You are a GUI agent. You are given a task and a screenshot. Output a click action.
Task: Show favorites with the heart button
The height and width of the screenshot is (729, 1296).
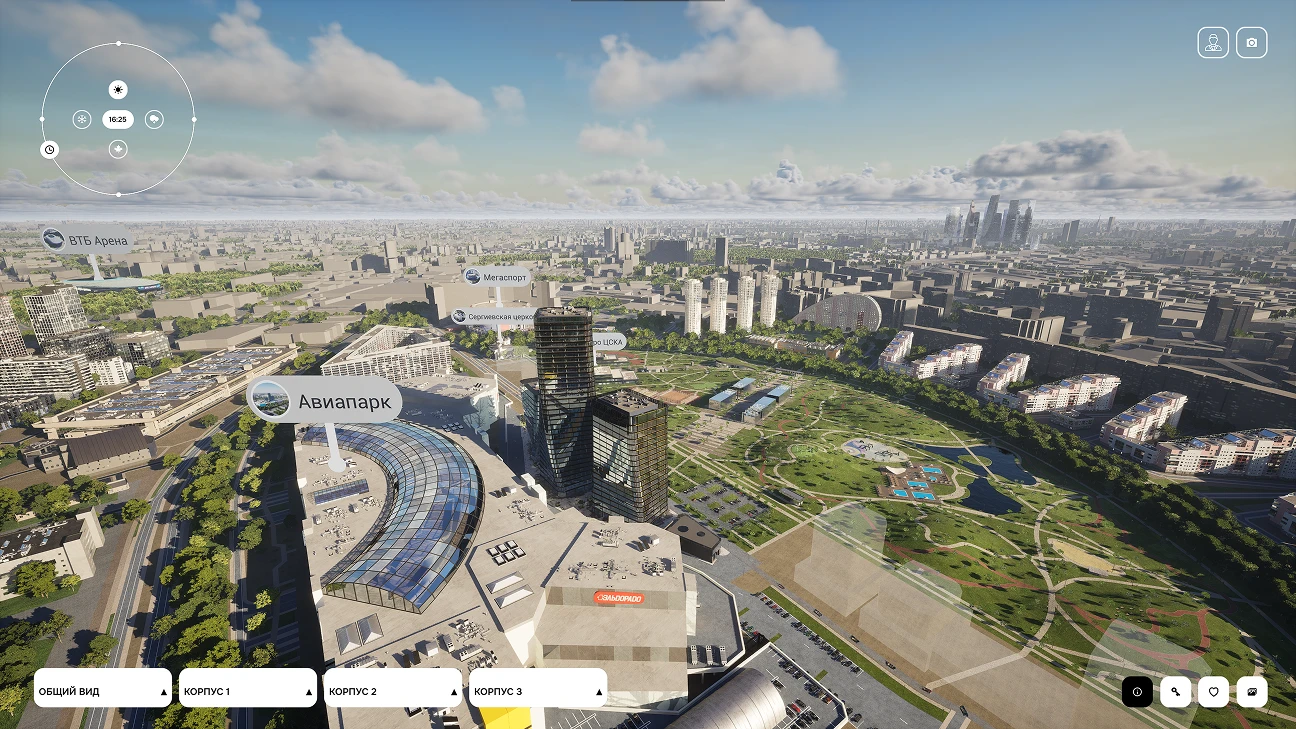pyautogui.click(x=1213, y=692)
